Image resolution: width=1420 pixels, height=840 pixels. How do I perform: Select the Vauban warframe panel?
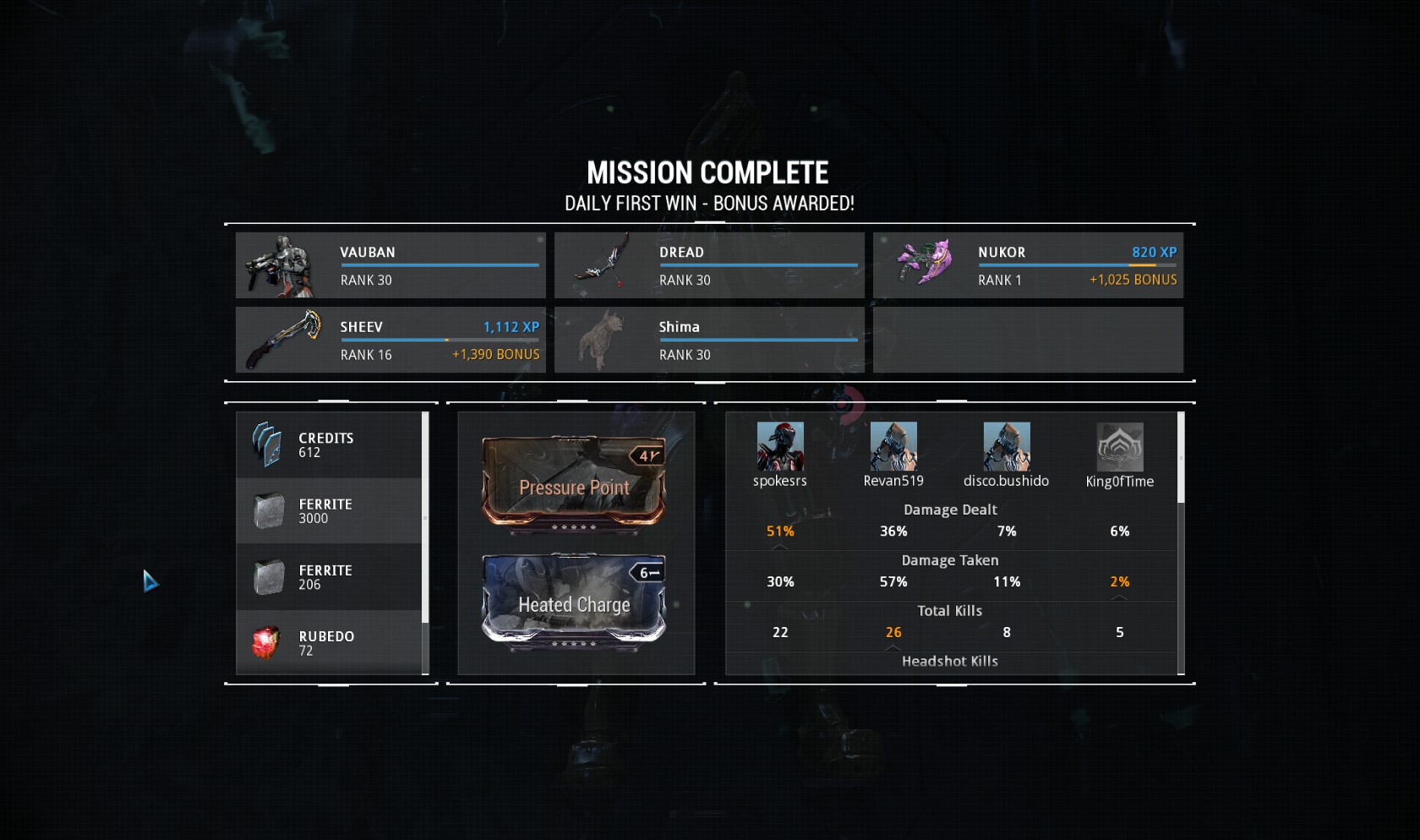coord(390,265)
